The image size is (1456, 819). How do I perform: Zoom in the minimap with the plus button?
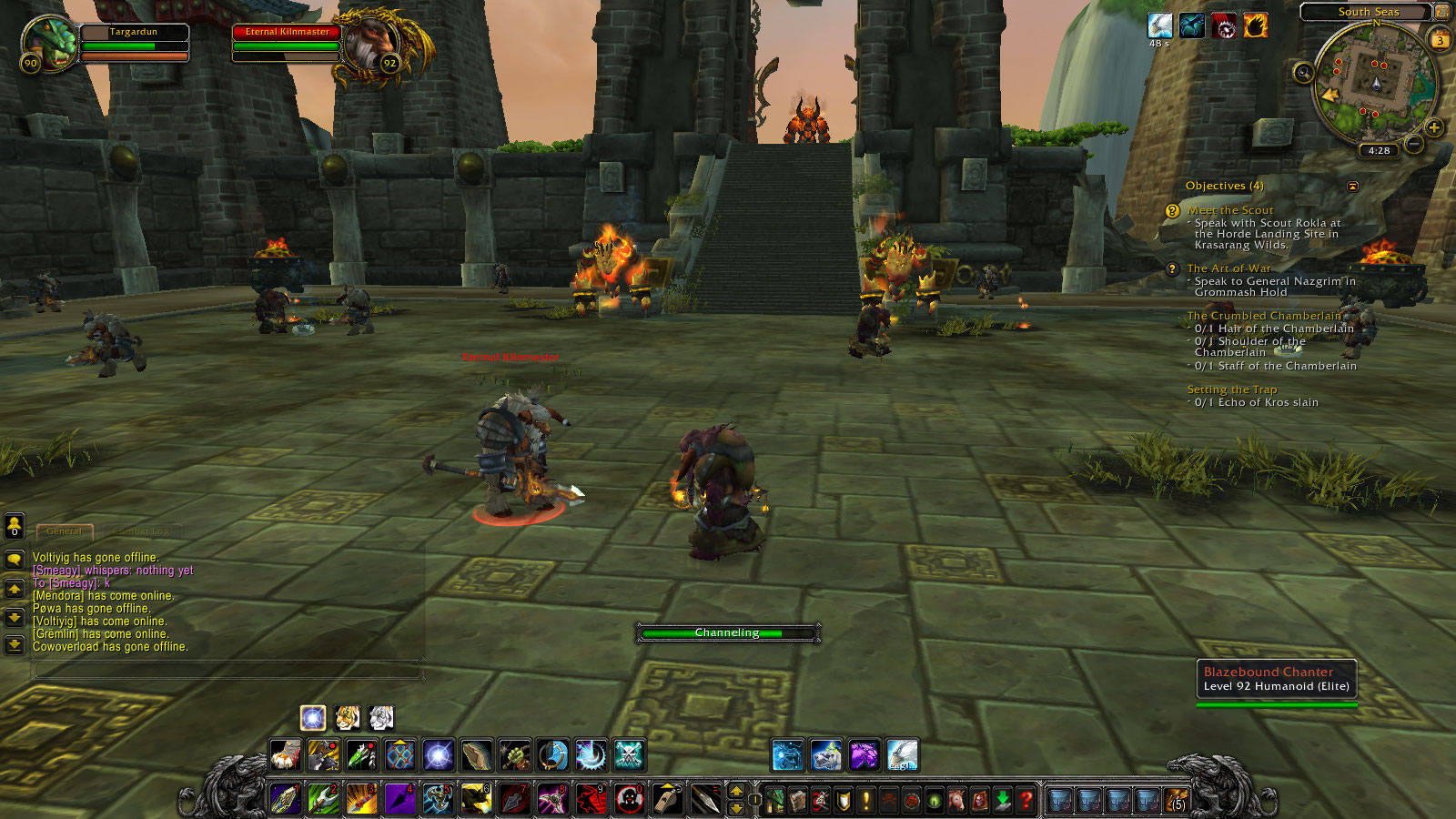[x=1434, y=127]
